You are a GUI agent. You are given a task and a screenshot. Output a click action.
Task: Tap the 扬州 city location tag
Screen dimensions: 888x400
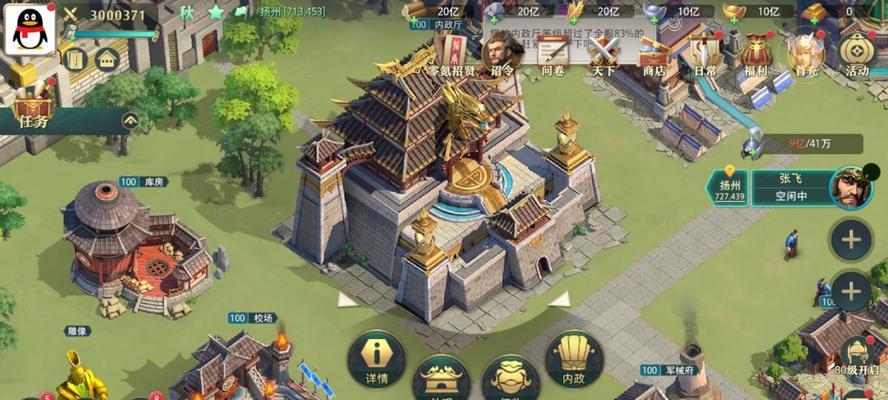[x=729, y=186]
